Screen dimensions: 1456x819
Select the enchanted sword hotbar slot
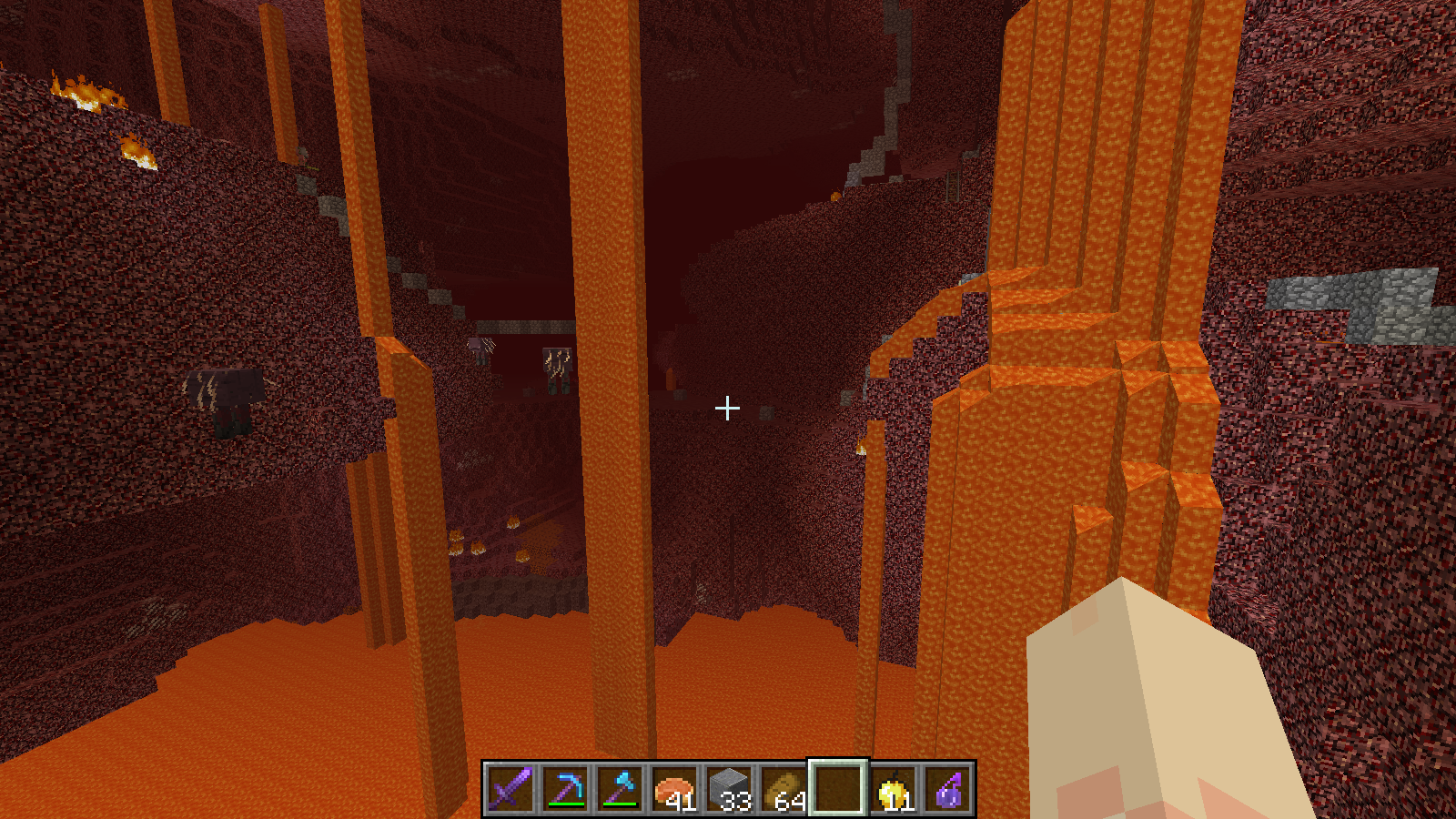510,788
